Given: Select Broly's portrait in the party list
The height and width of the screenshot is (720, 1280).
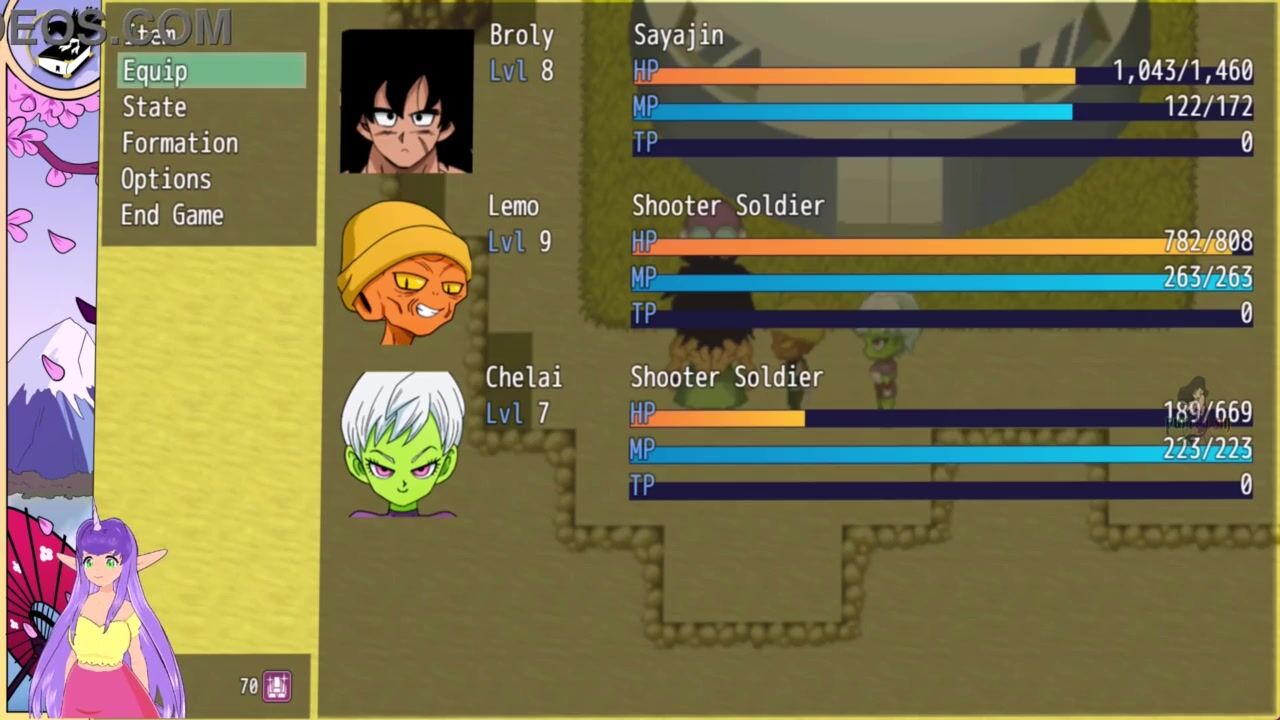Looking at the screenshot, I should click(x=406, y=101).
